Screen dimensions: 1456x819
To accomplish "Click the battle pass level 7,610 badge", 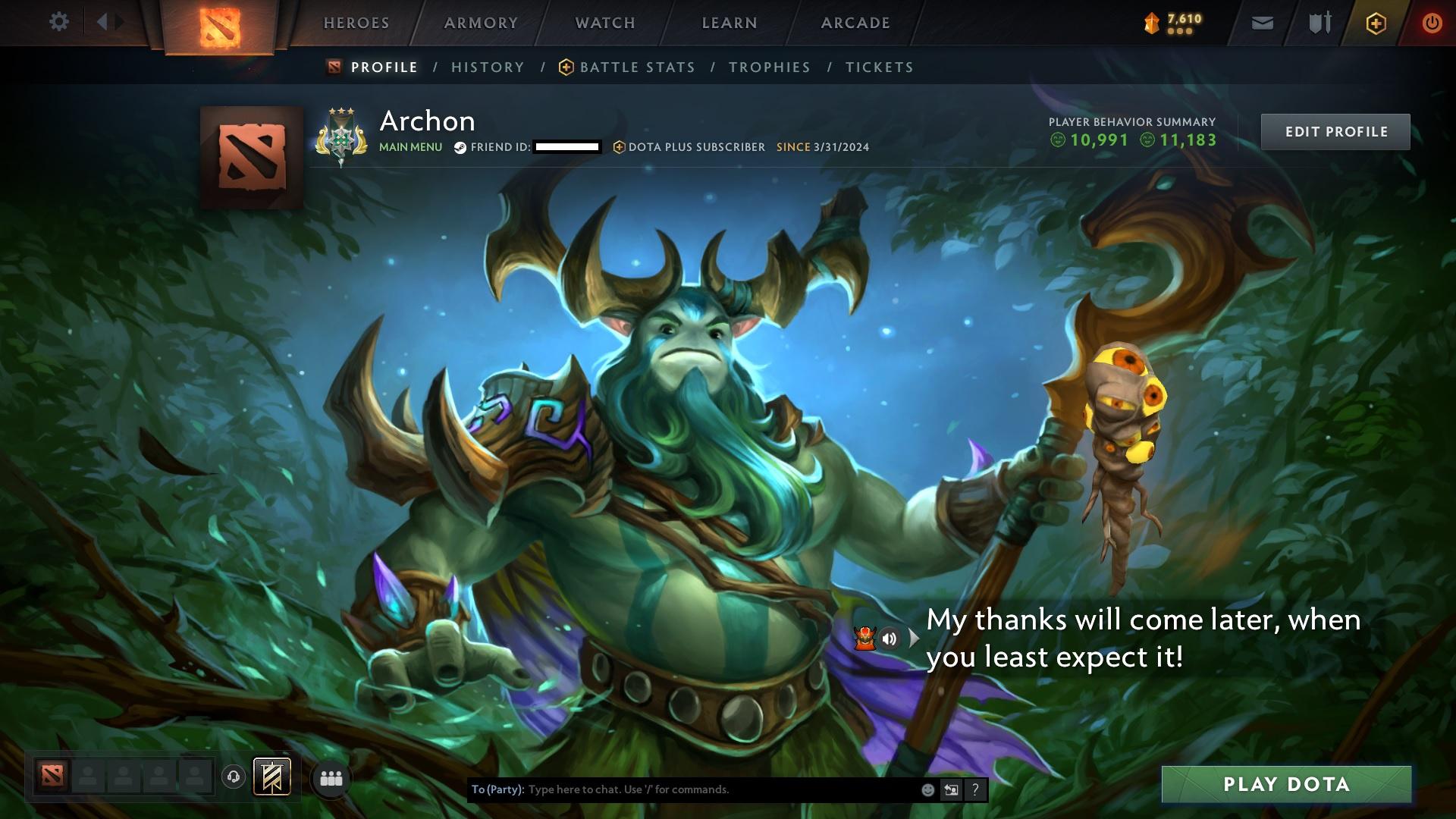I will 1170,20.
